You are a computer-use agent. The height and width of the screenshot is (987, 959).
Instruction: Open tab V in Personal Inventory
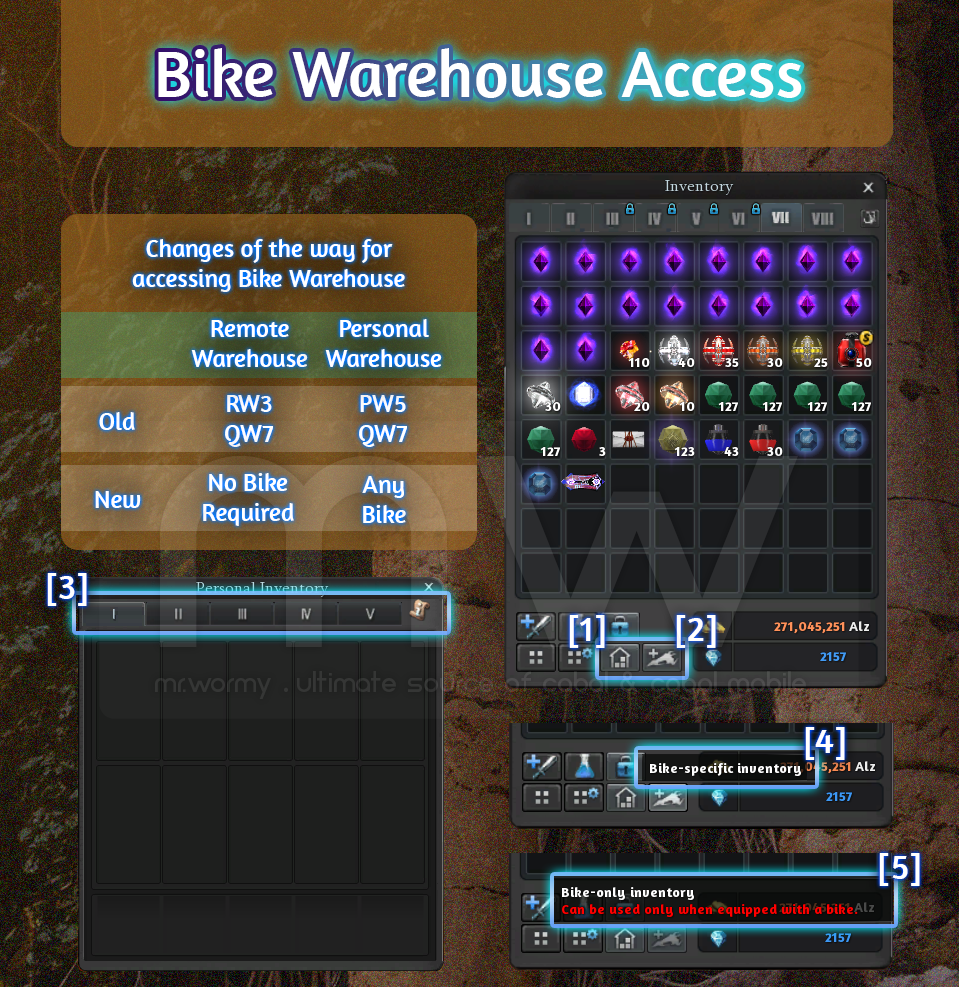(369, 614)
